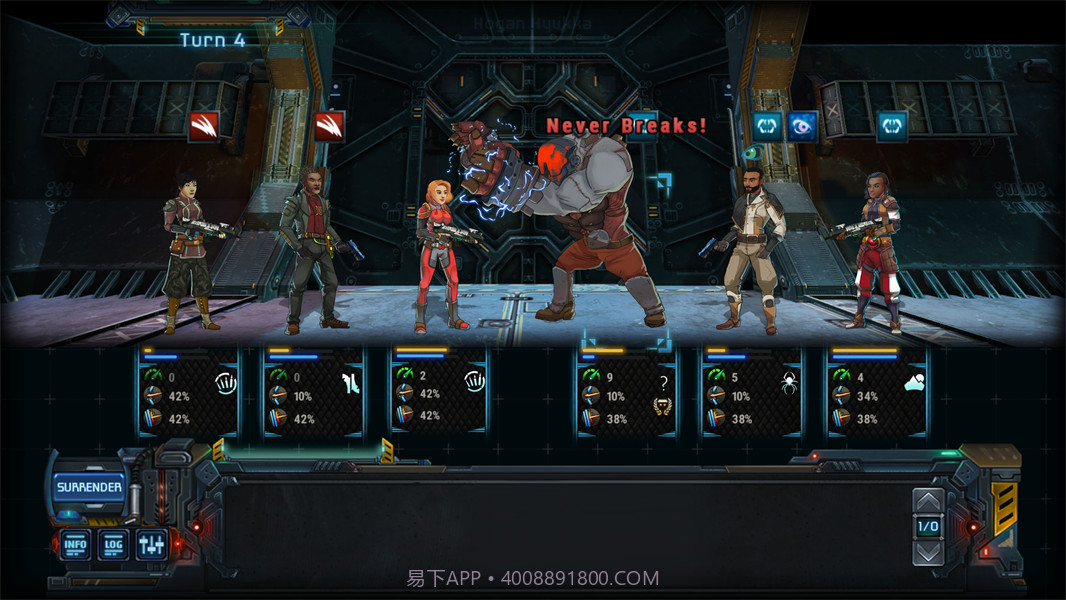Inspect the blue eye status effect icon
Image resolution: width=1066 pixels, height=600 pixels.
click(801, 126)
